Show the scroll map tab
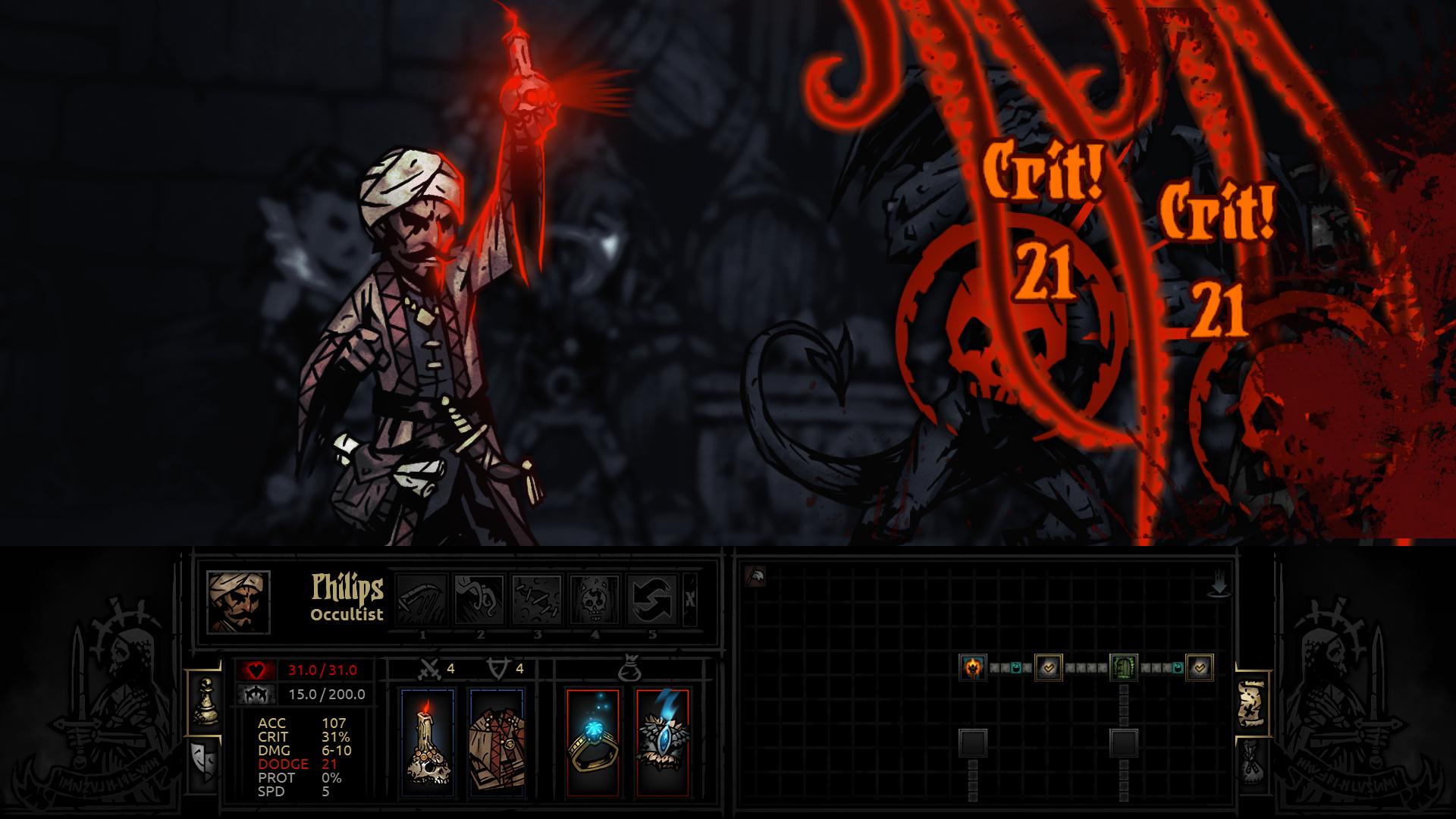Screen dimensions: 1456x819 pos(1250,701)
